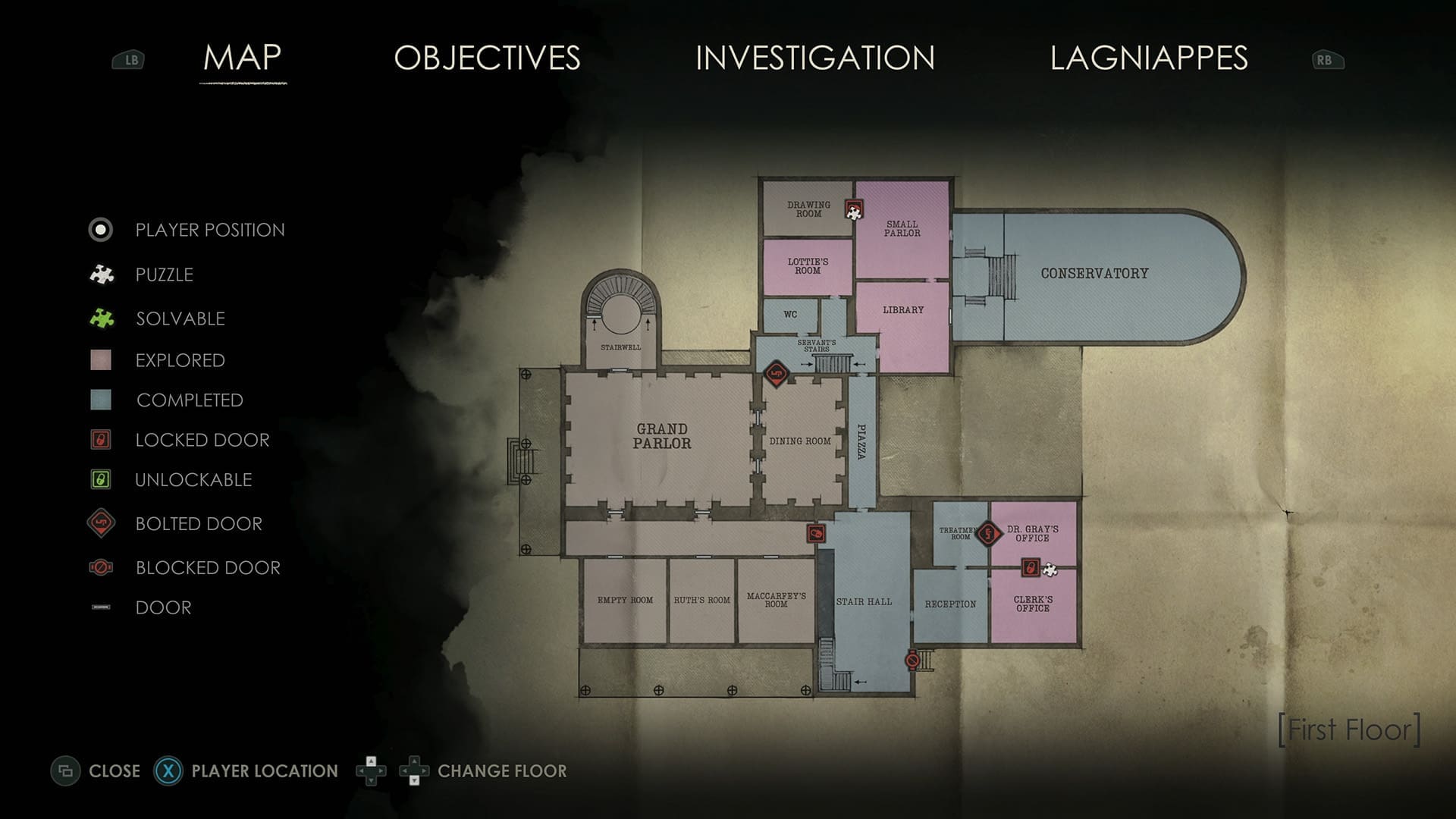The height and width of the screenshot is (819, 1456).
Task: Click the Close button
Action: tap(99, 770)
